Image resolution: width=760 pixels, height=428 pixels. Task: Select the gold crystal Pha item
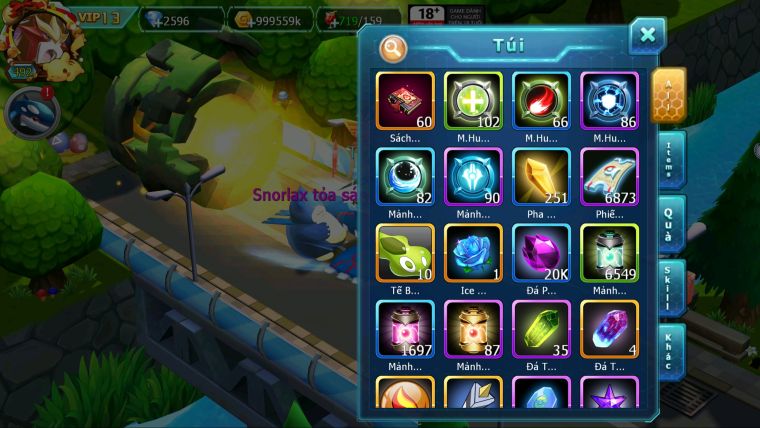[x=541, y=176]
